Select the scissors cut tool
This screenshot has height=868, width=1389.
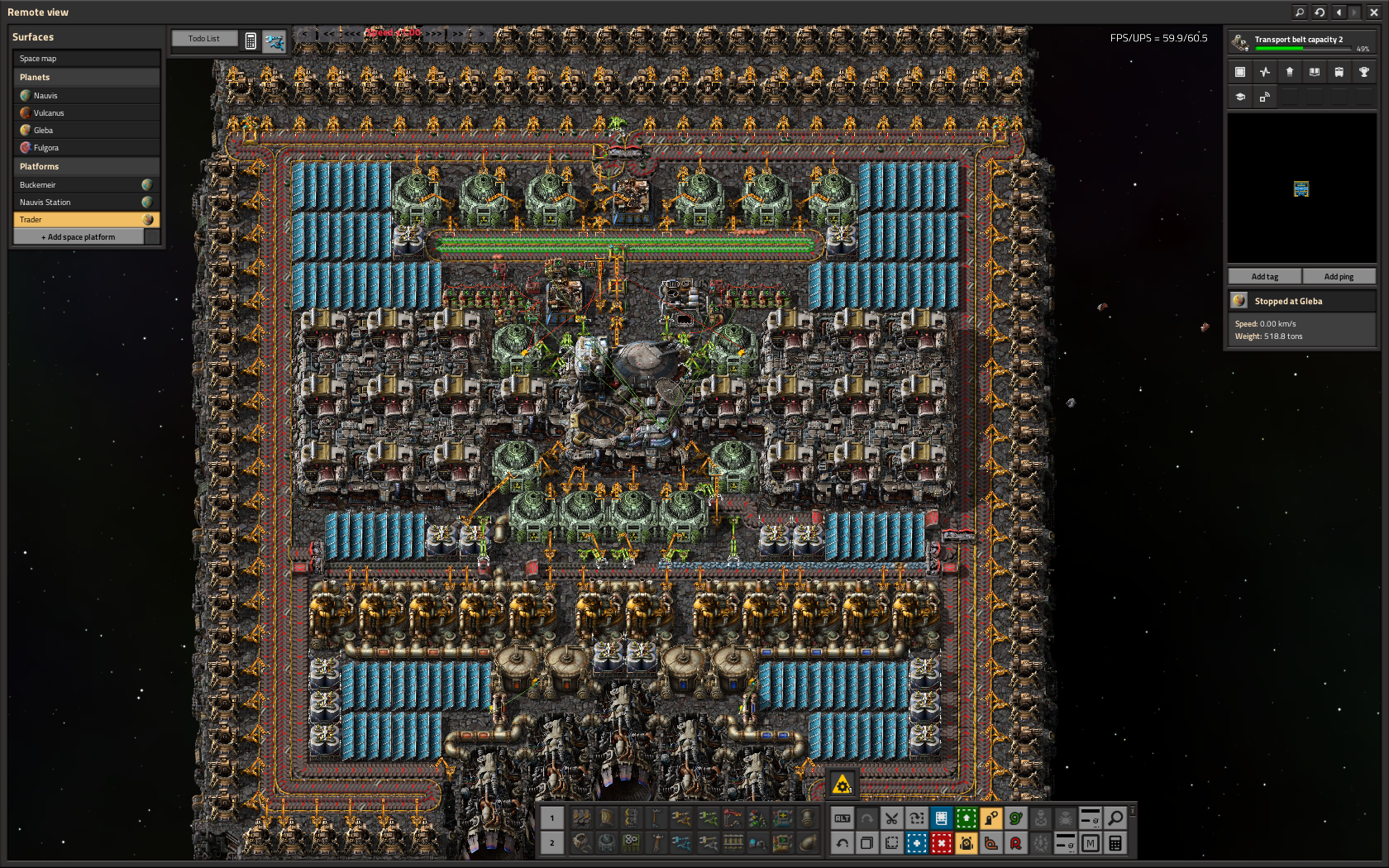tap(891, 818)
